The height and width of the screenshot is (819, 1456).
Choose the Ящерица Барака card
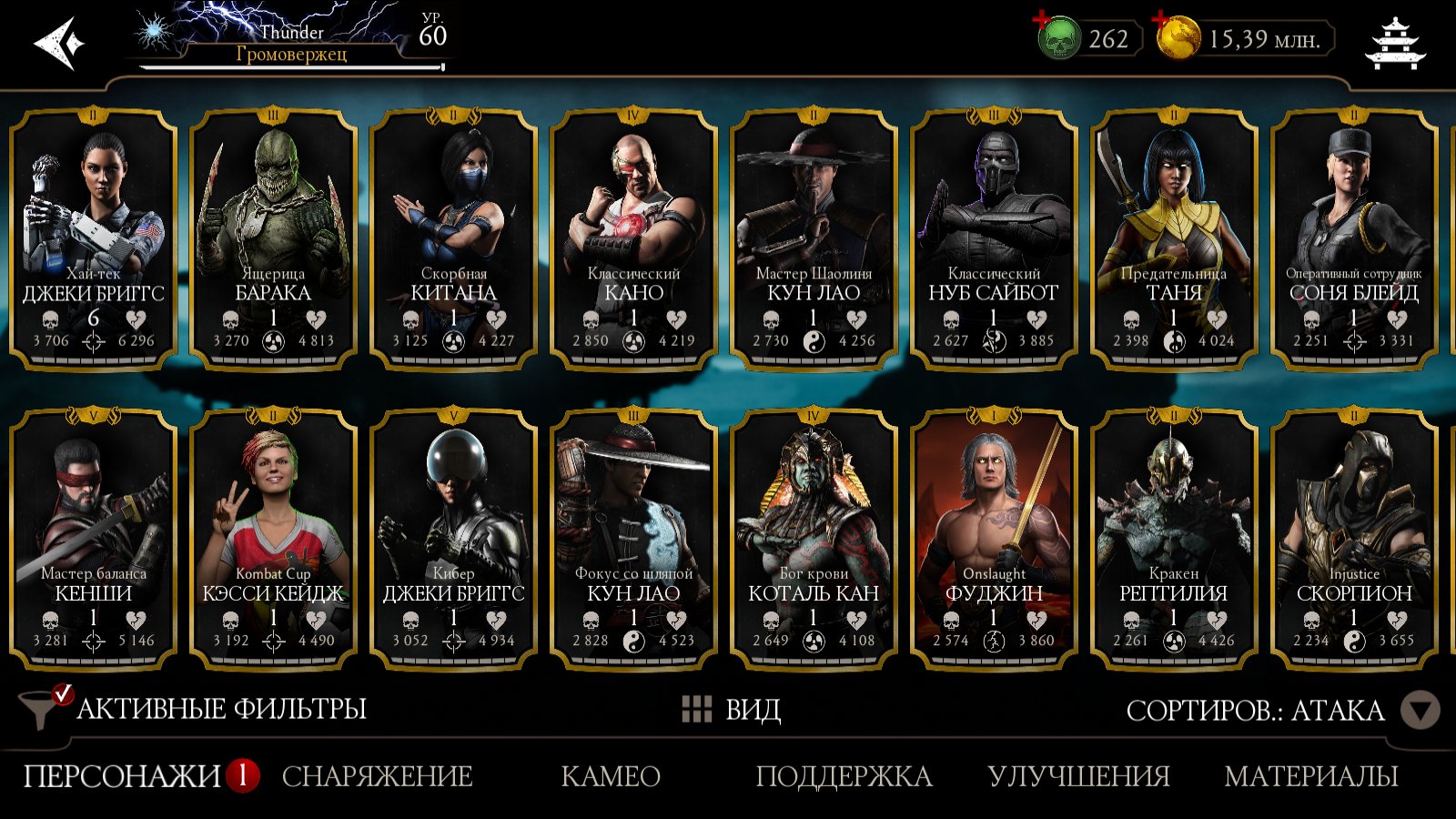pos(273,238)
